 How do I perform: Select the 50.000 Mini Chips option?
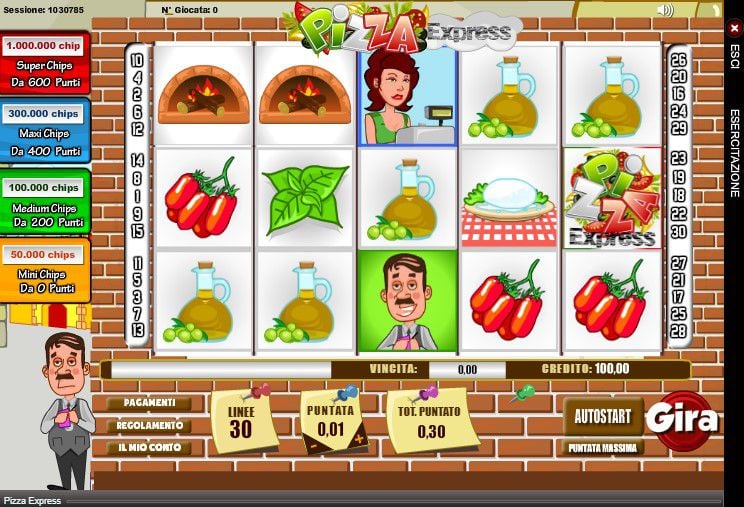[x=44, y=269]
